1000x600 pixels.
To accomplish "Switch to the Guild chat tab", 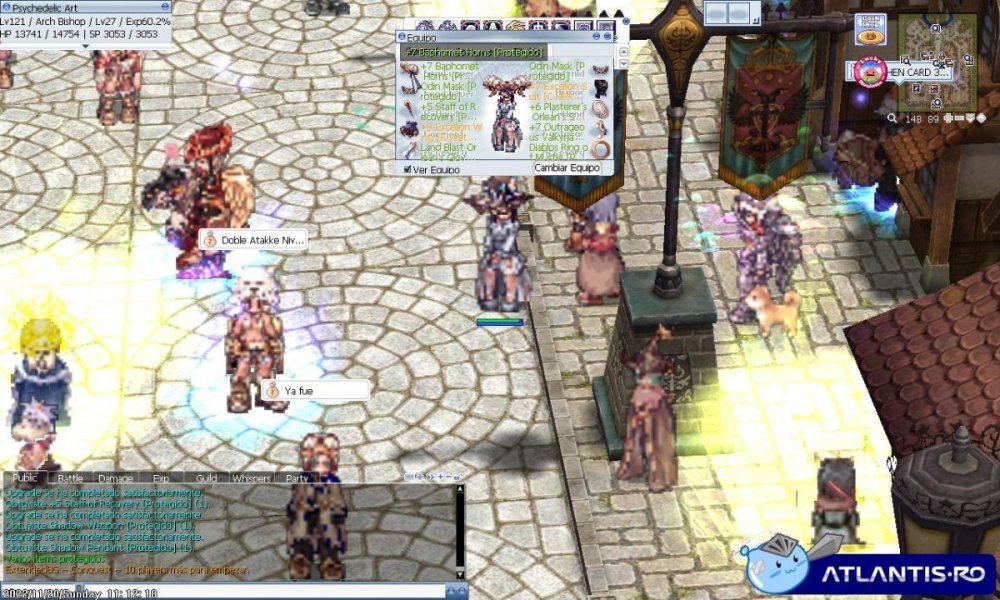I will point(206,478).
